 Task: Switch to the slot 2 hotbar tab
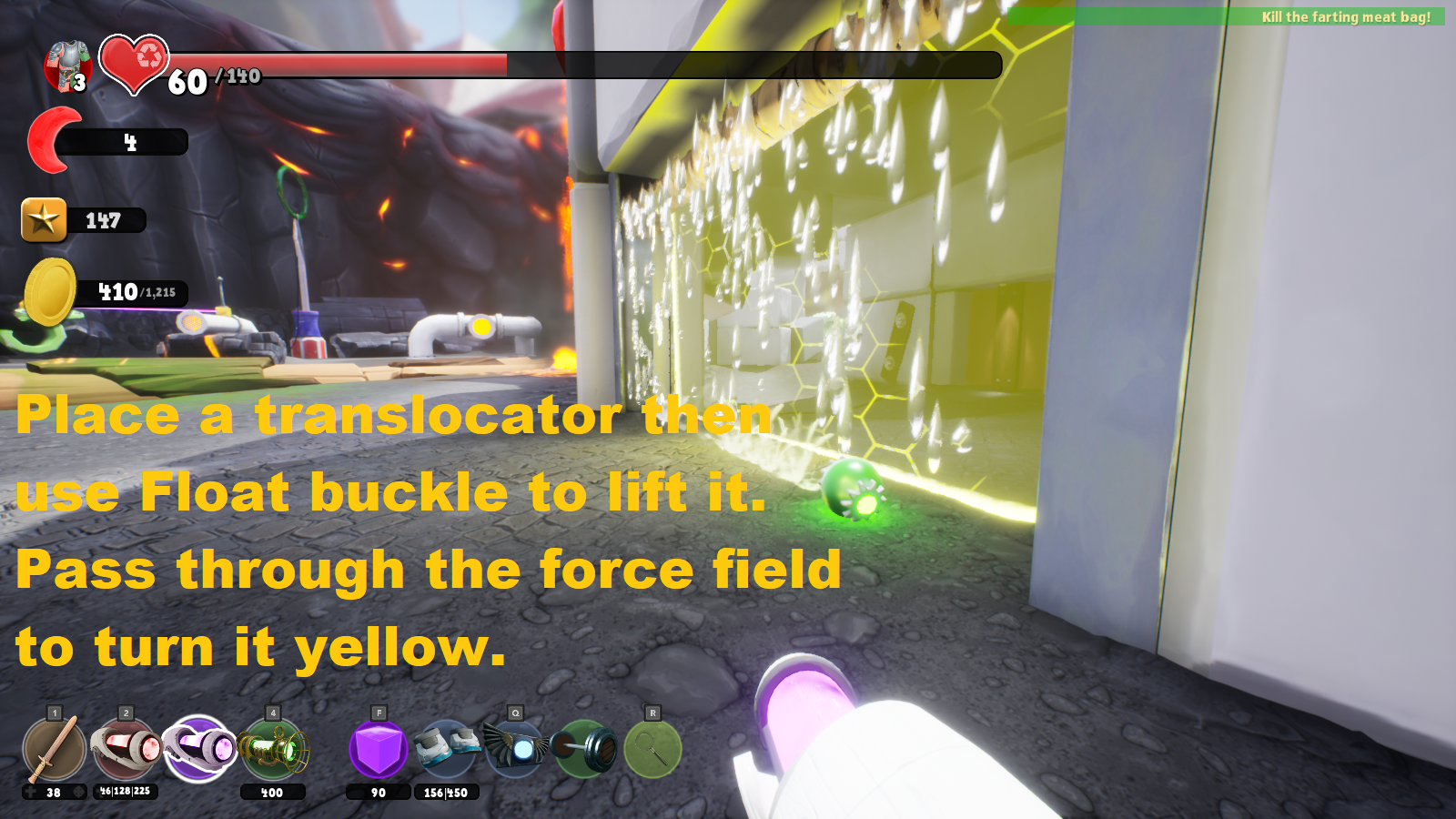click(124, 712)
